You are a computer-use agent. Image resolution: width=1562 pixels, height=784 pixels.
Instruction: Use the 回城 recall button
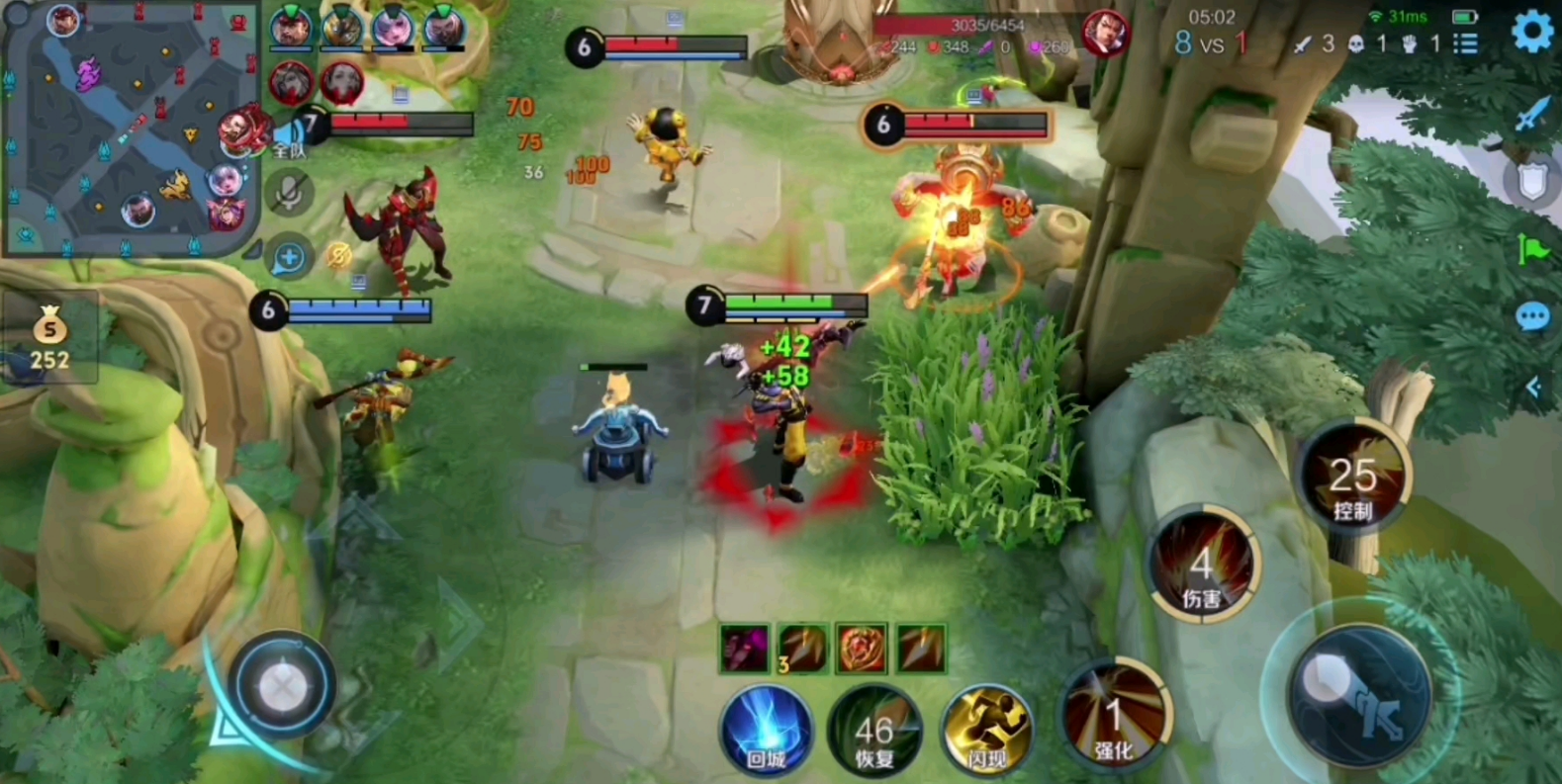click(x=766, y=732)
